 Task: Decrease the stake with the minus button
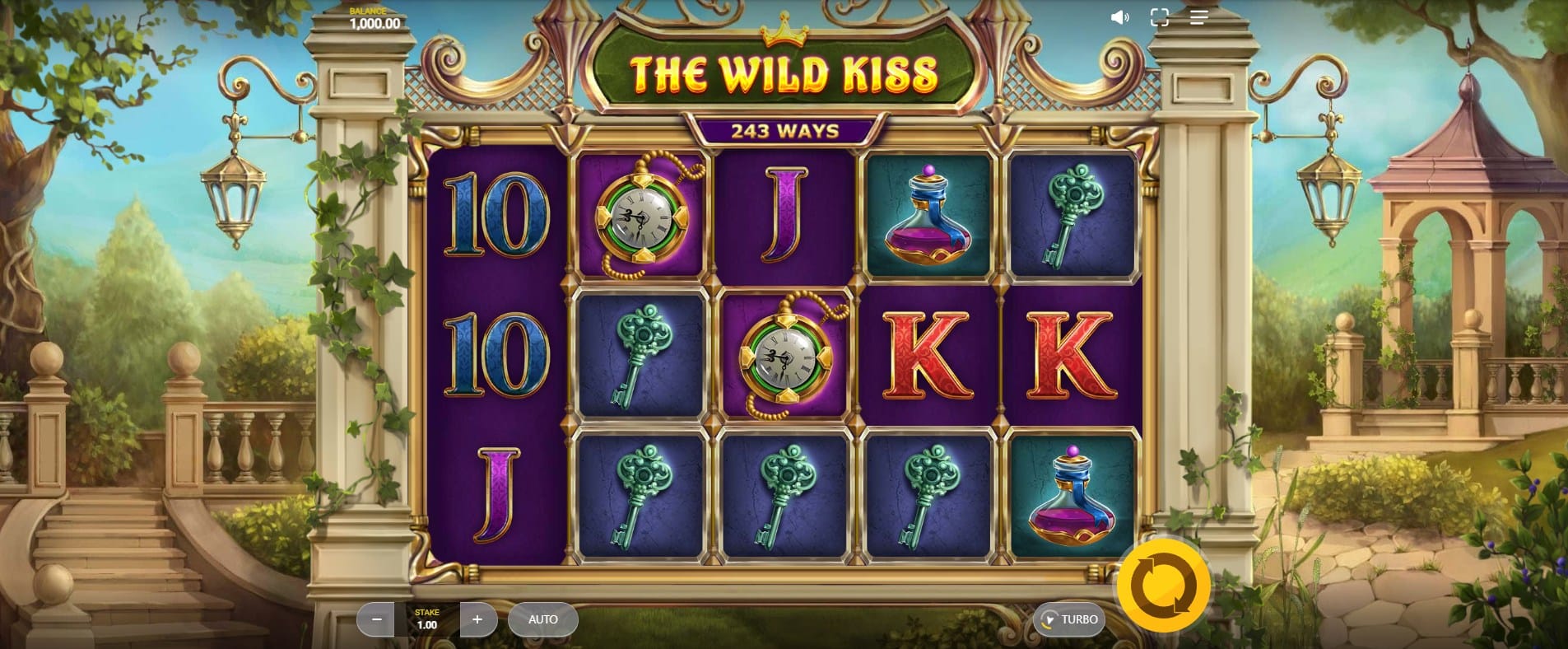[376, 619]
